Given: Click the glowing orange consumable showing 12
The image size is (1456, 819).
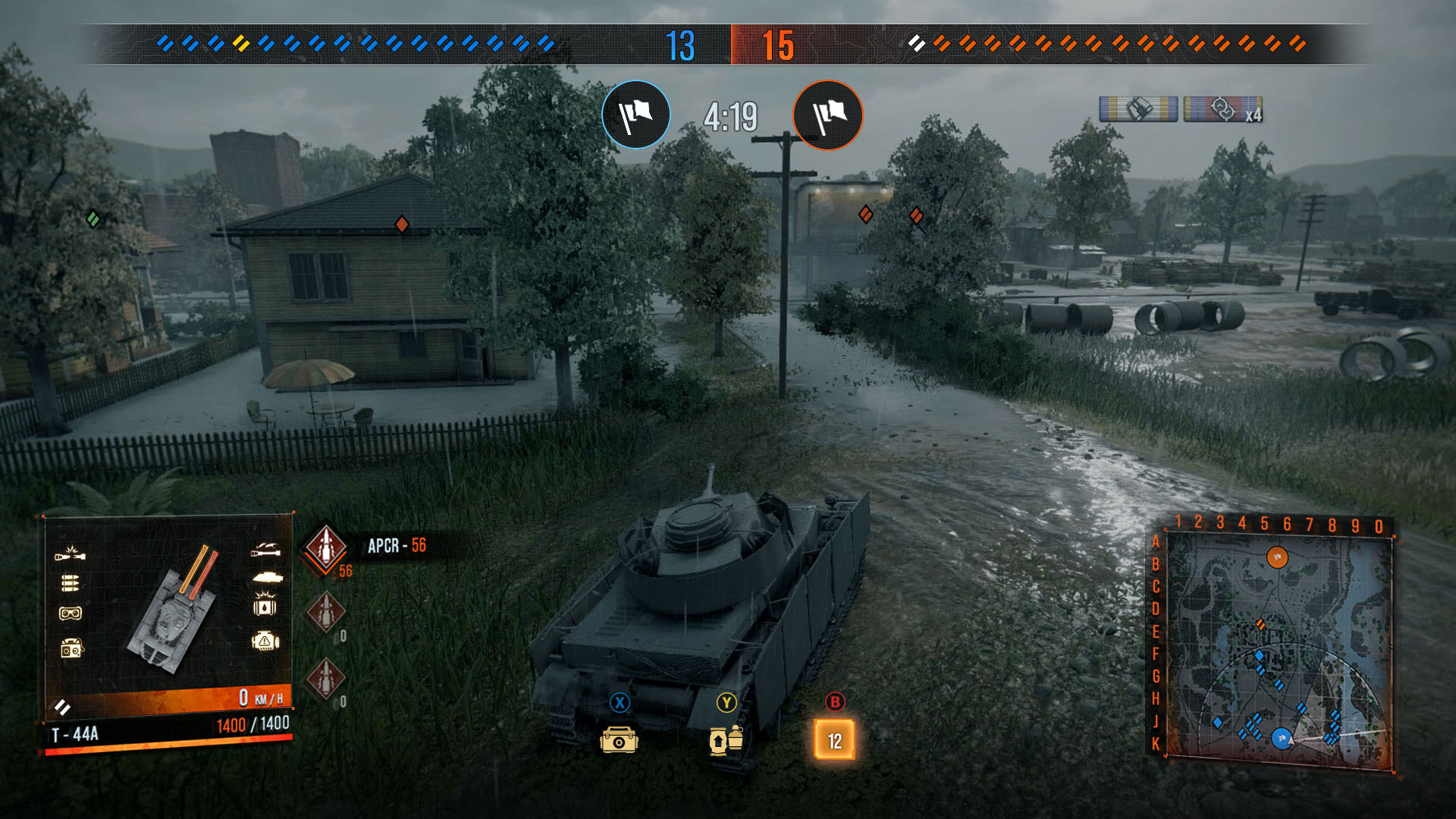Looking at the screenshot, I should [x=834, y=739].
